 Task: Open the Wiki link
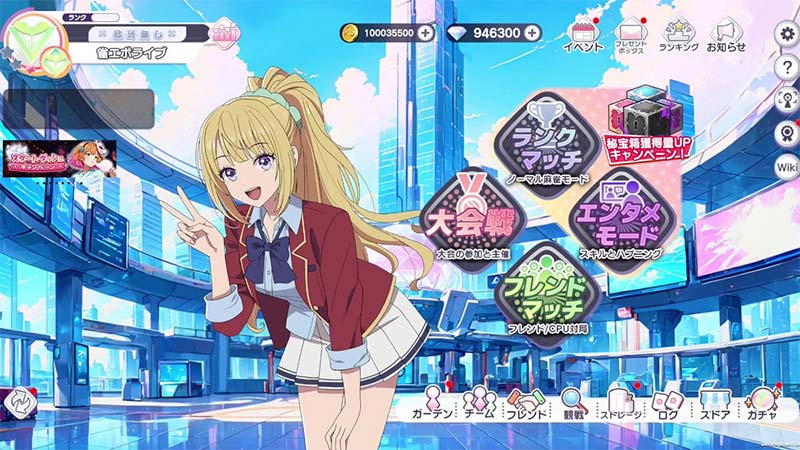[x=787, y=167]
